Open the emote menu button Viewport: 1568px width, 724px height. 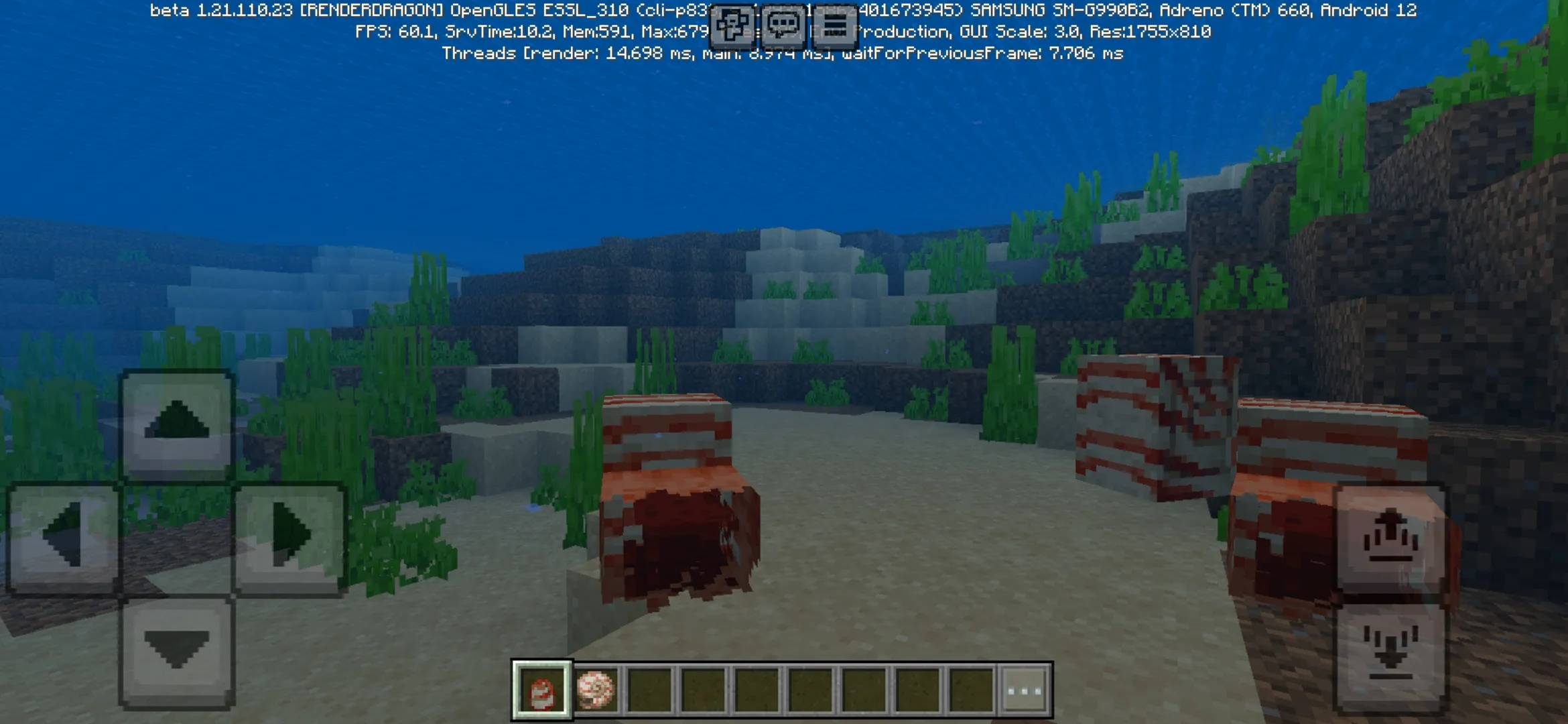coord(732,25)
